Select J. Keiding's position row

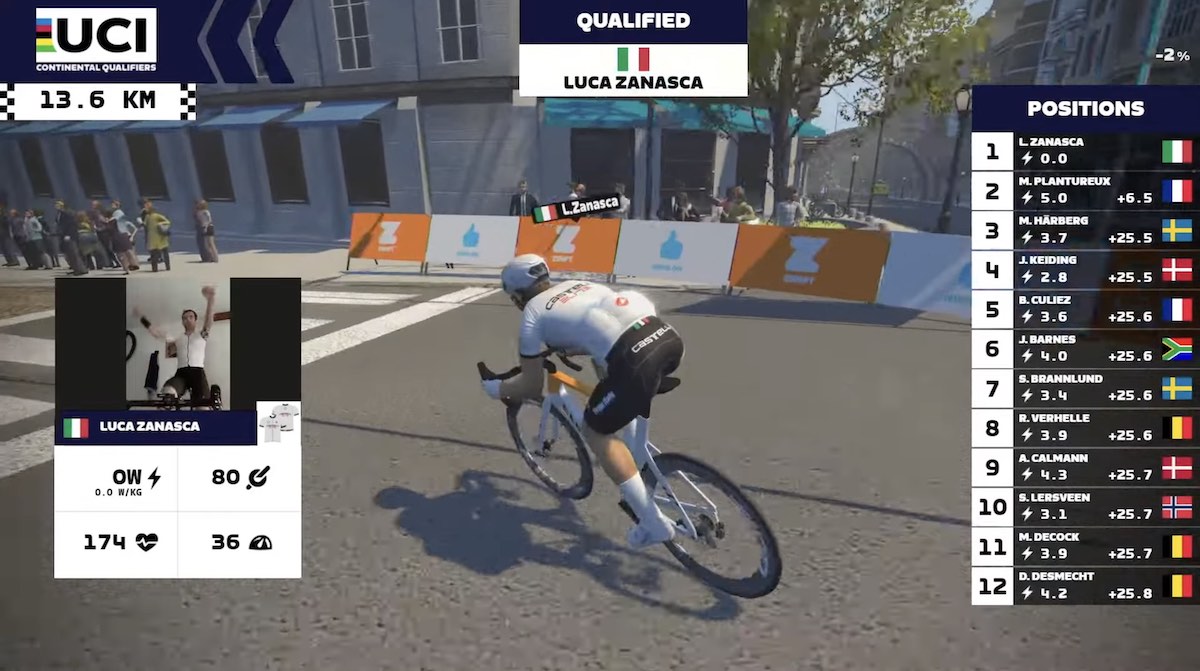pyautogui.click(x=1084, y=270)
